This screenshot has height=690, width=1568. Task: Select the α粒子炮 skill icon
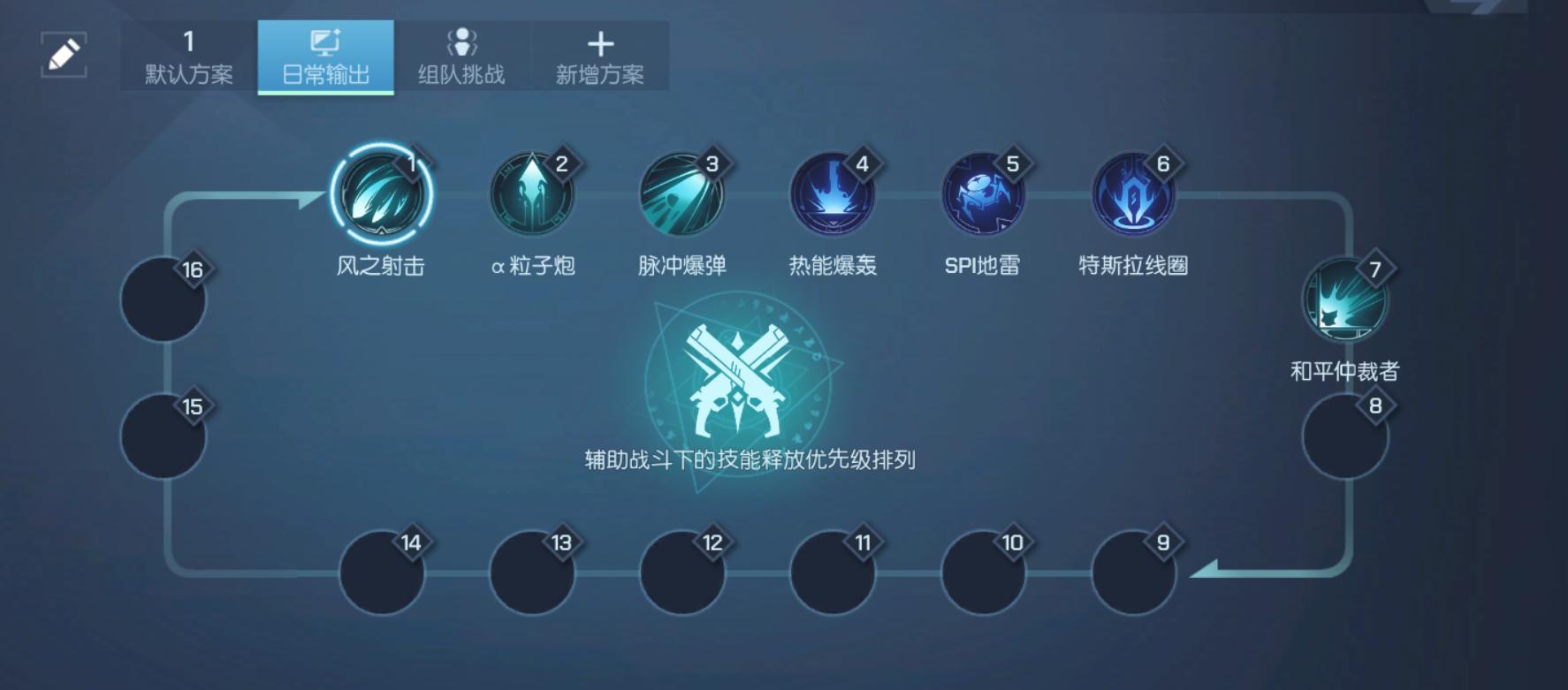(531, 196)
